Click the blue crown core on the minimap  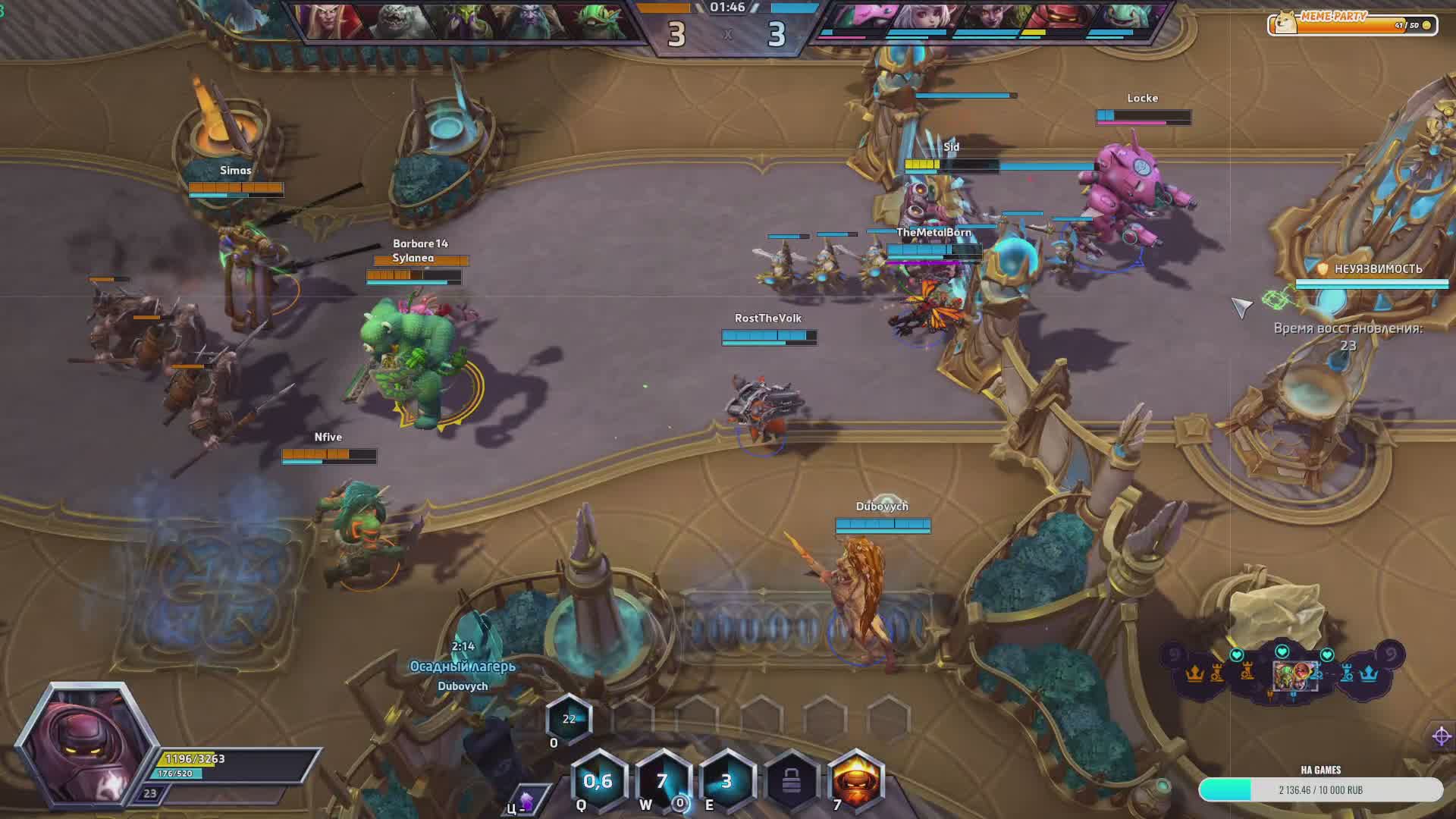click(1369, 673)
